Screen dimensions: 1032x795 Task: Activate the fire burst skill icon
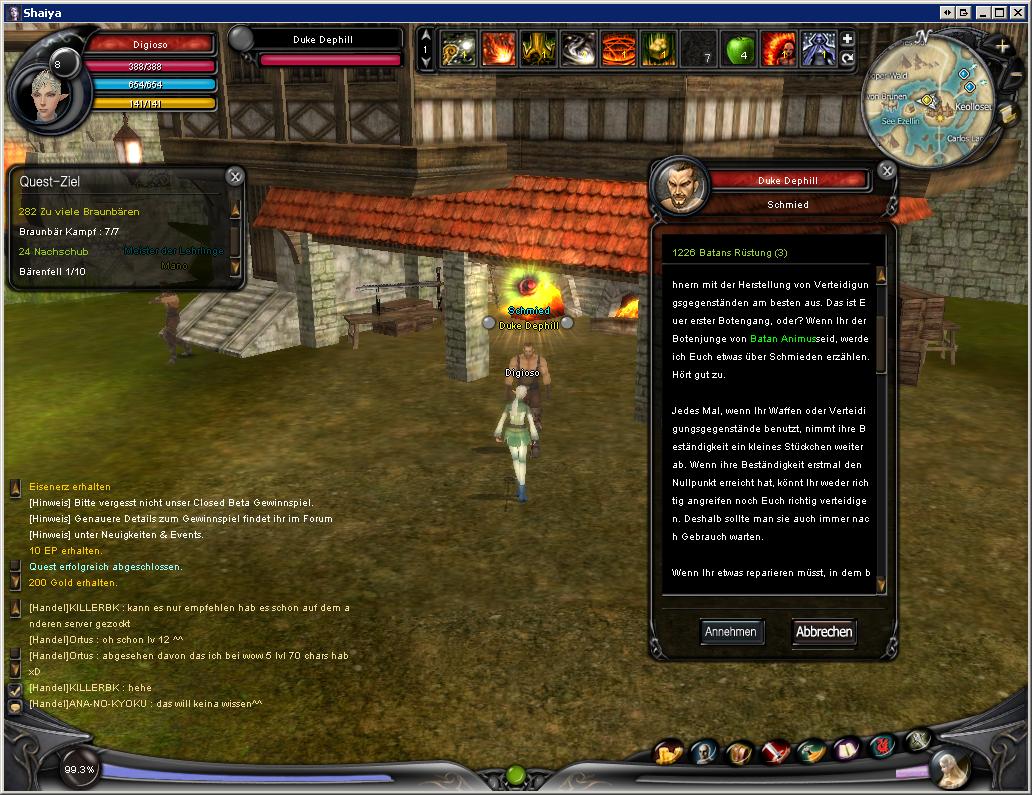point(498,48)
